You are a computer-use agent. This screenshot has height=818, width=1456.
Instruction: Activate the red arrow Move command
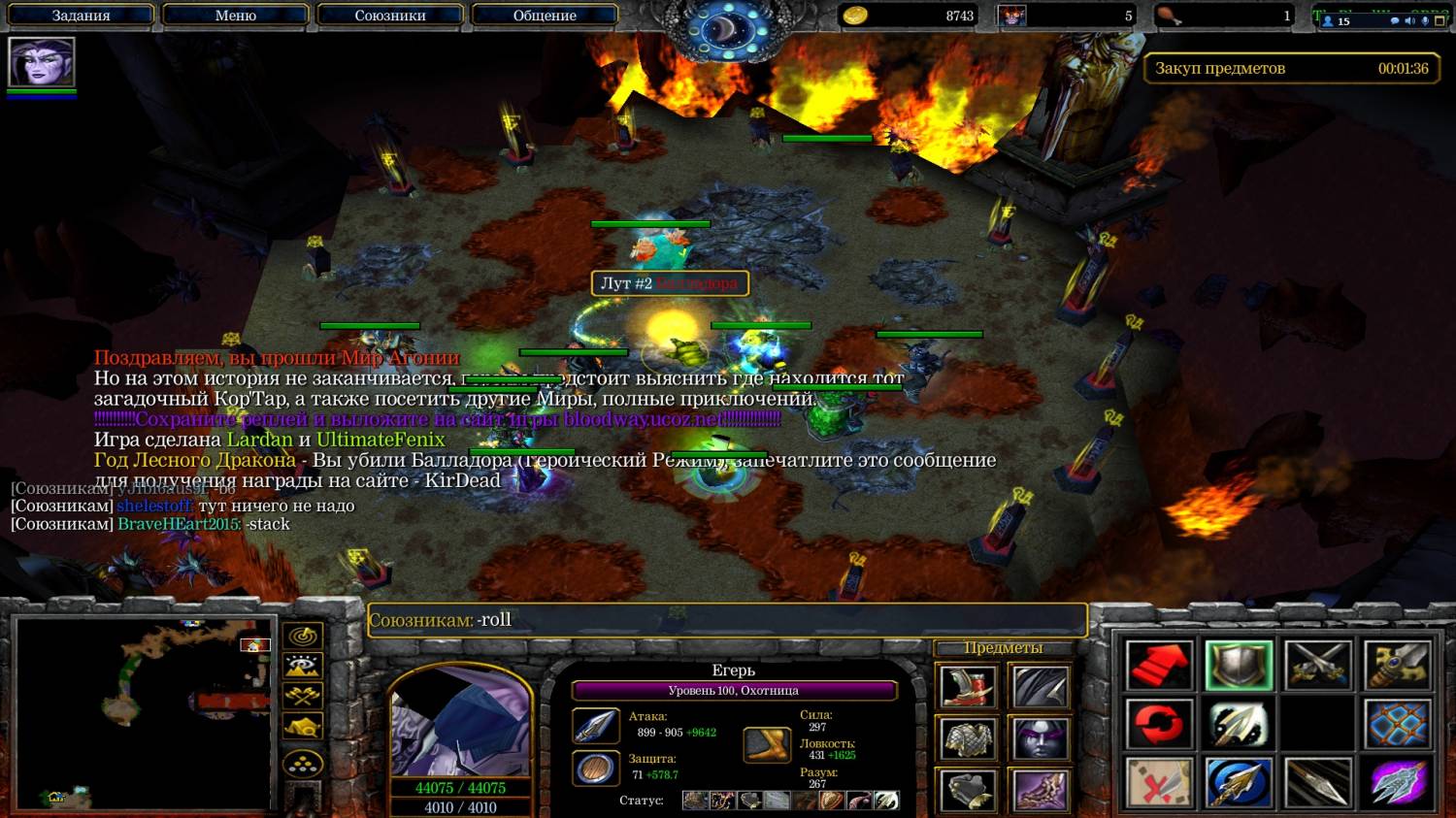coord(1159,666)
